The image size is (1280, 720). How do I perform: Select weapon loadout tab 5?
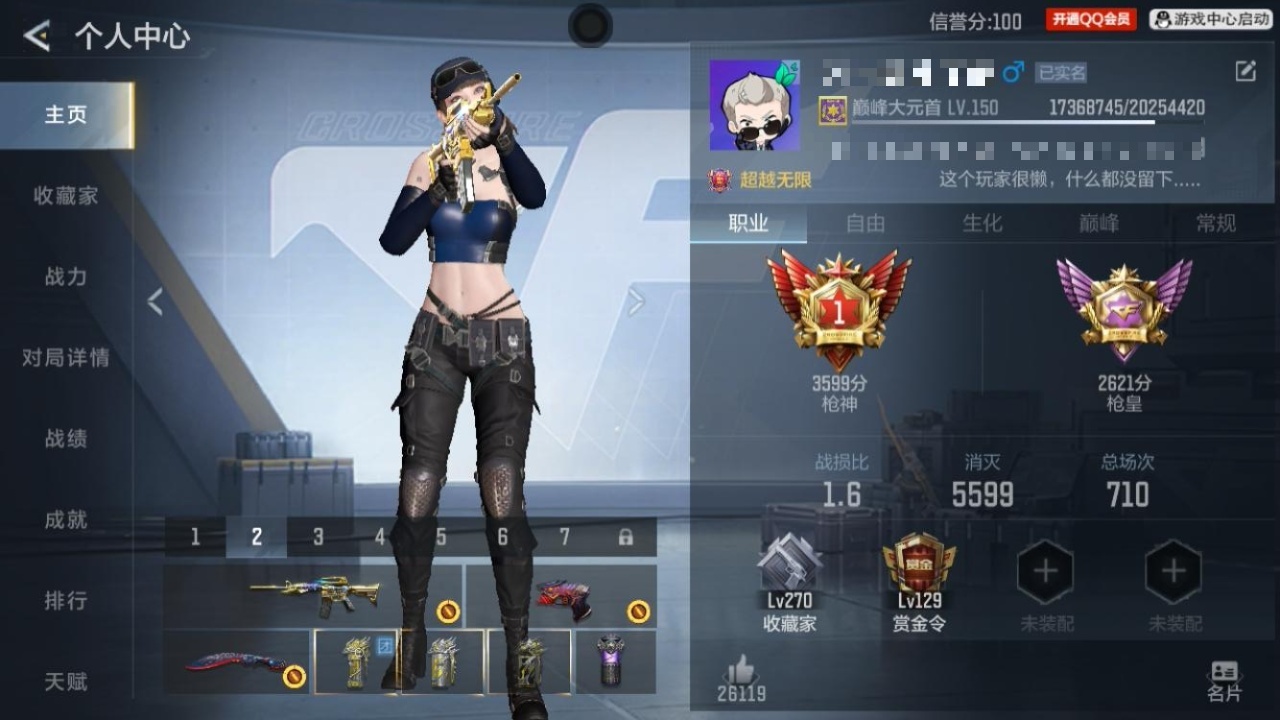441,536
